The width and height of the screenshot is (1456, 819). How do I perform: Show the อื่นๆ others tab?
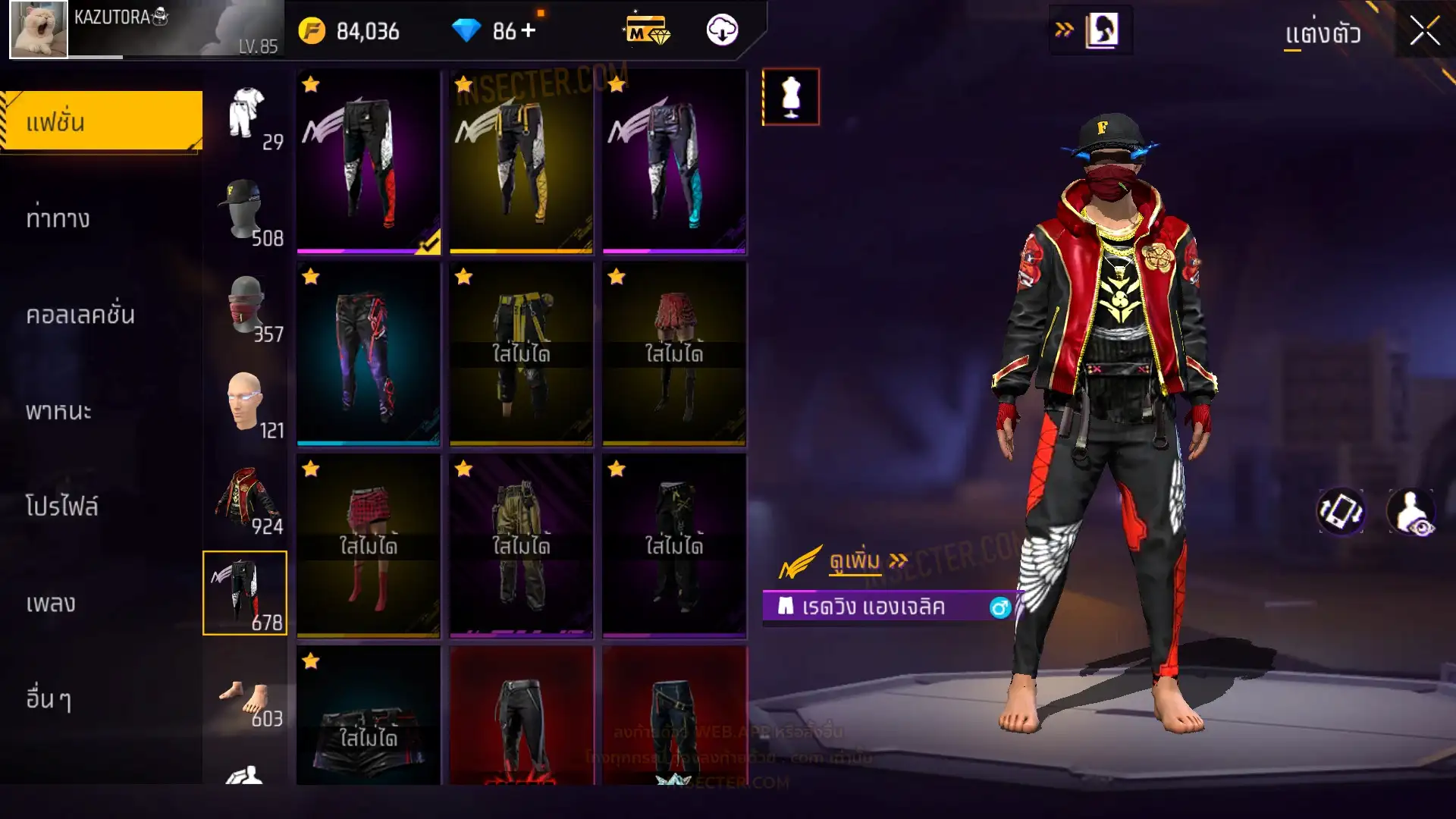pyautogui.click(x=49, y=698)
